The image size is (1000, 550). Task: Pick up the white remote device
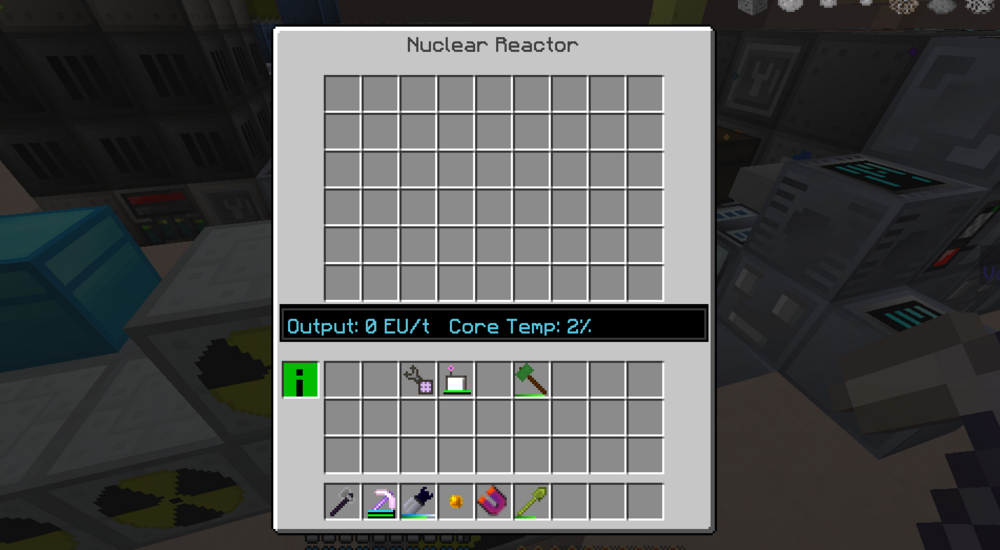pos(456,380)
